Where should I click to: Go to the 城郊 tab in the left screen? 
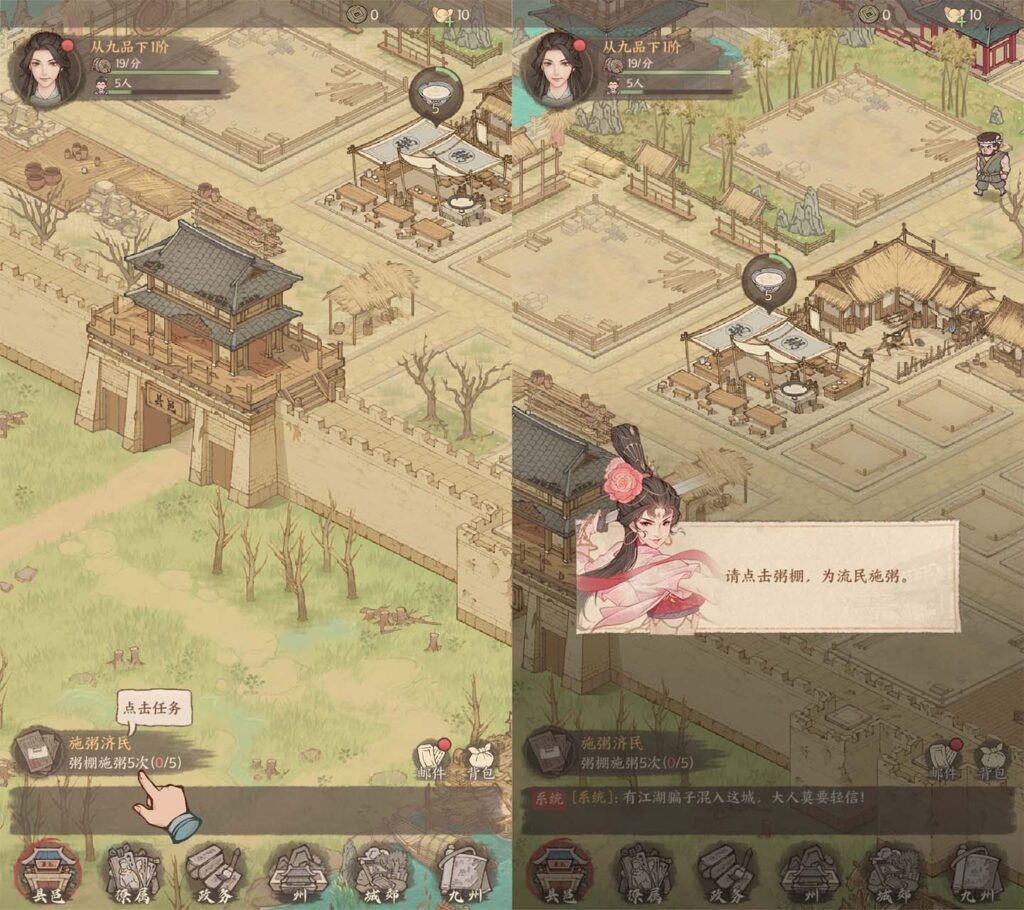pos(376,871)
